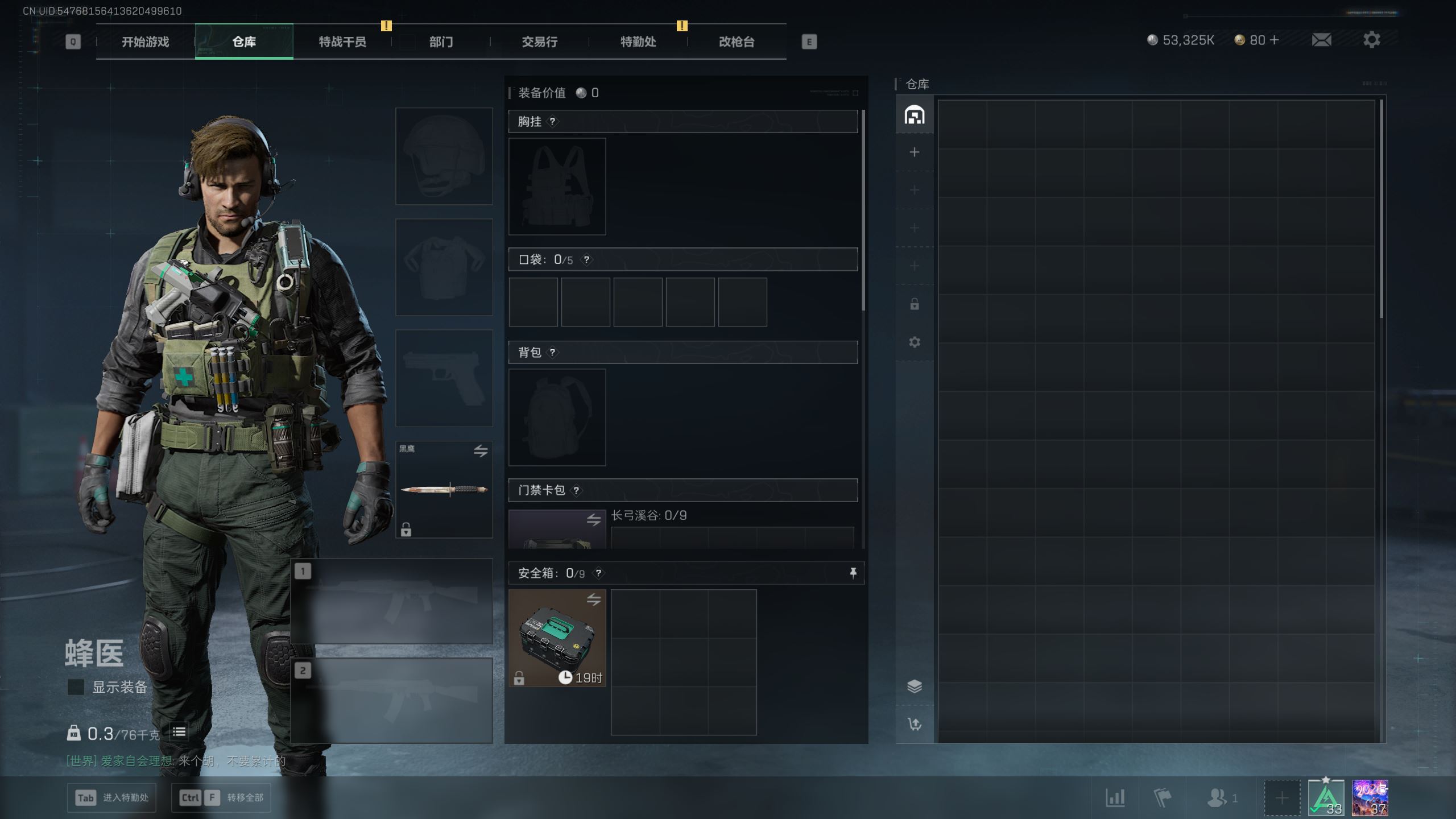Open the 部门 tab
The image size is (1456, 819).
(x=441, y=42)
